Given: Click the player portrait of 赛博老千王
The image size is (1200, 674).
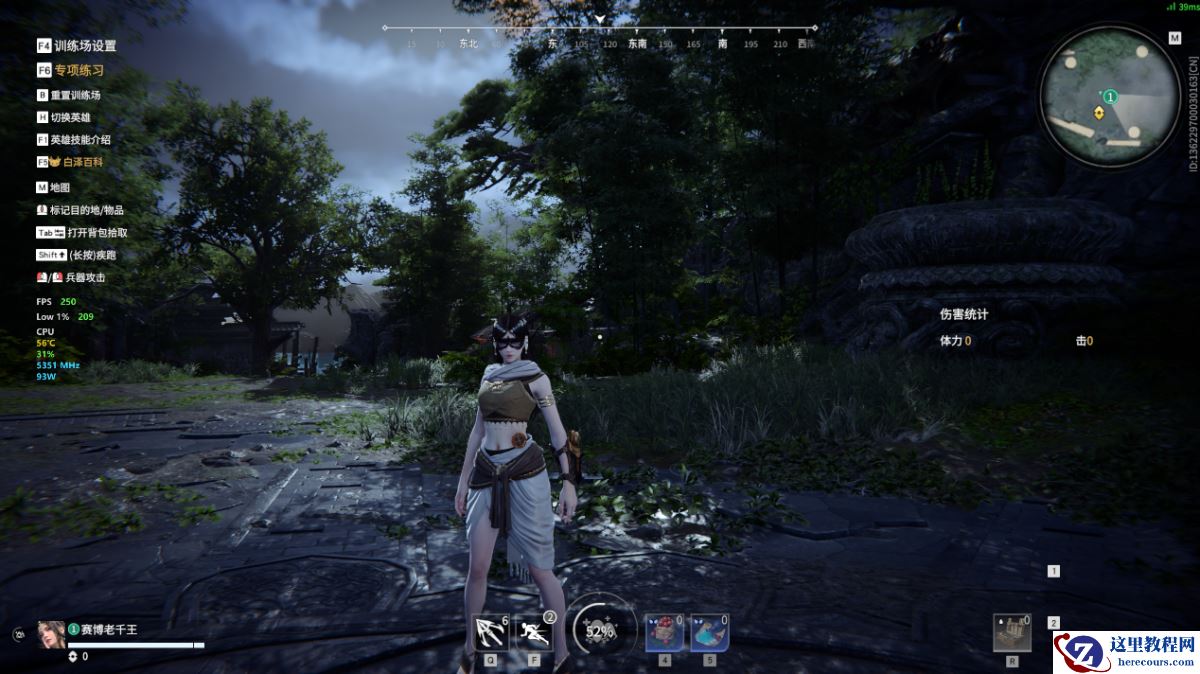Looking at the screenshot, I should 51,634.
